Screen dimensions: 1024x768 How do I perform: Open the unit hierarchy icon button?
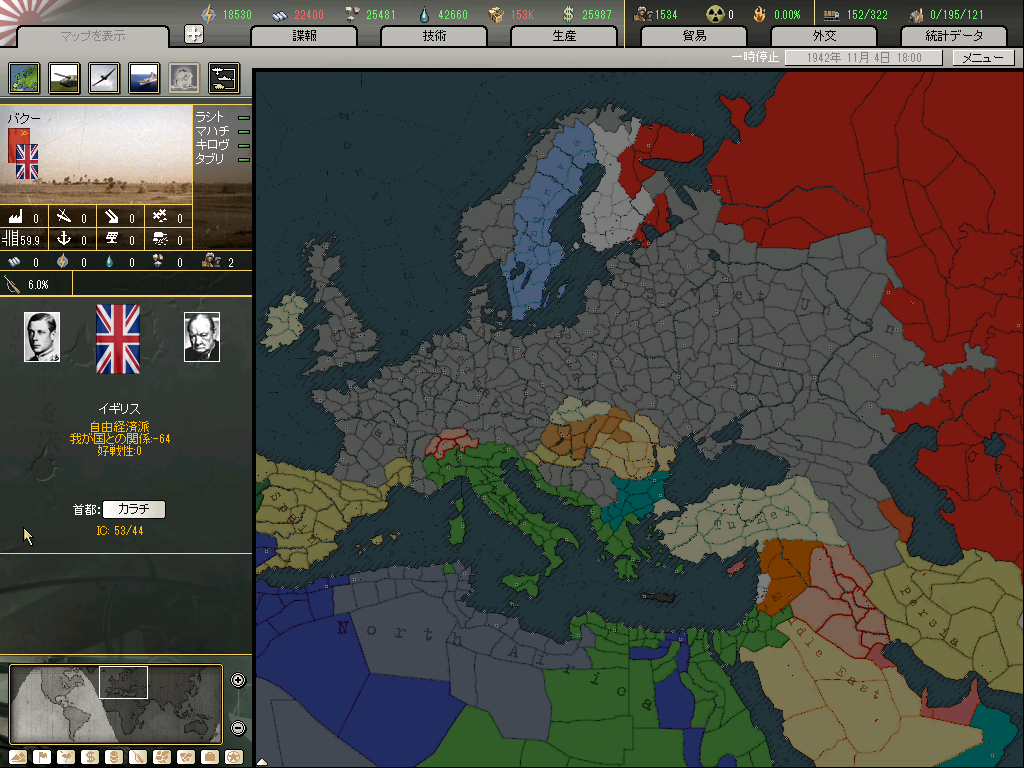coord(224,78)
